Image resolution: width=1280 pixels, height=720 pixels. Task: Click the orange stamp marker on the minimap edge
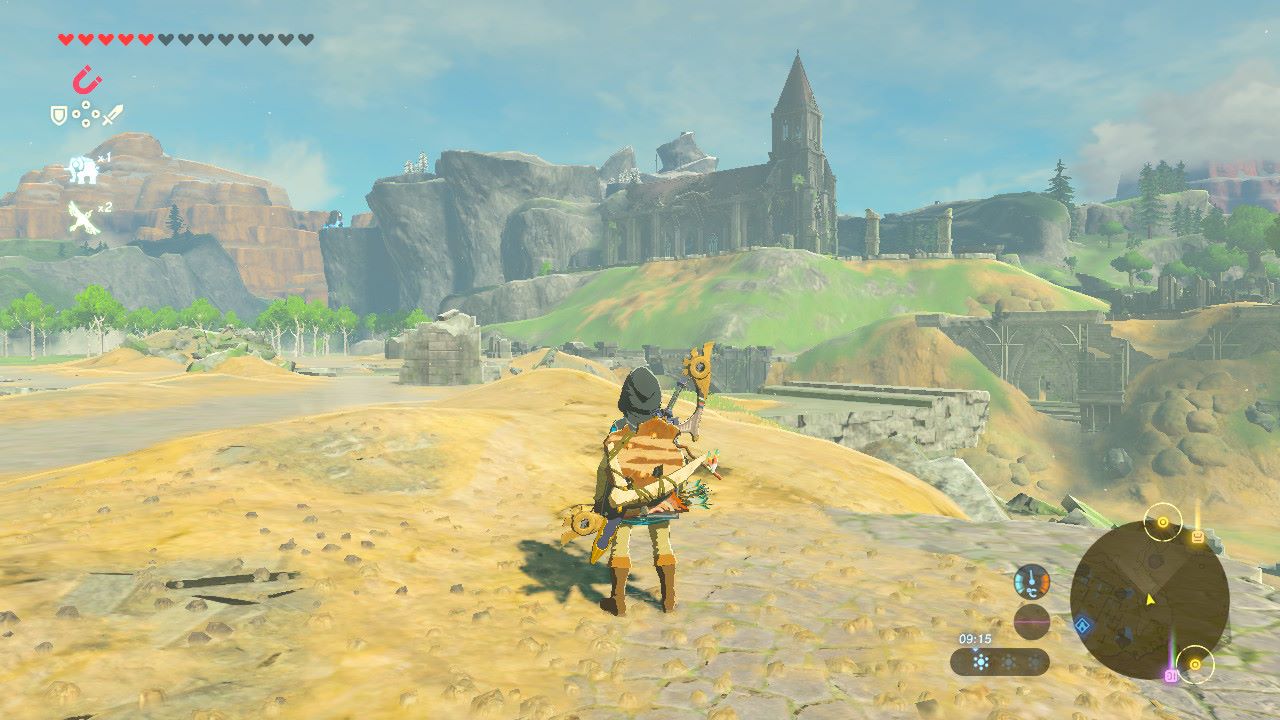(1197, 538)
